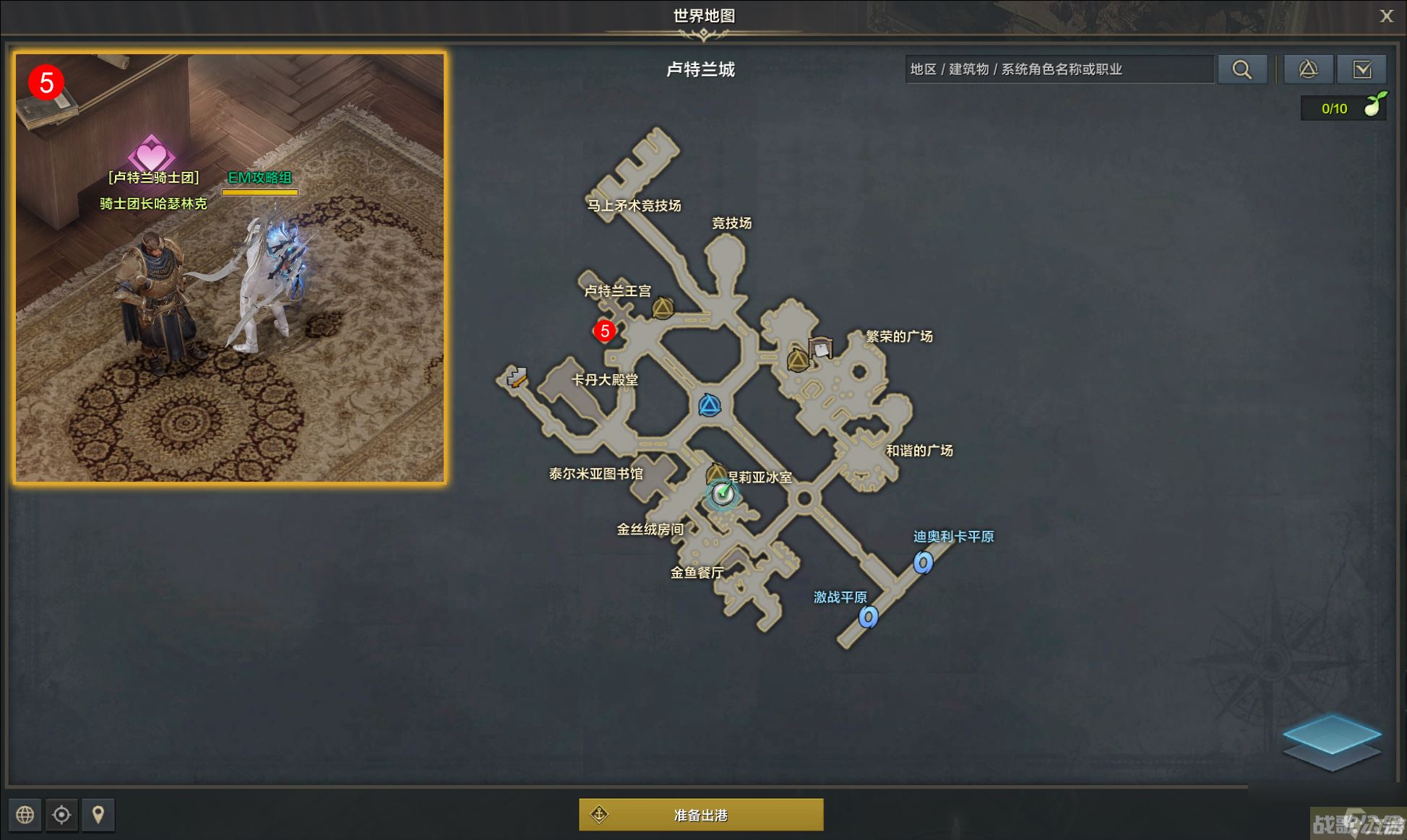This screenshot has height=840, width=1407.
Task: Click the 0/10 Mokoko seed counter
Action: (x=1333, y=108)
